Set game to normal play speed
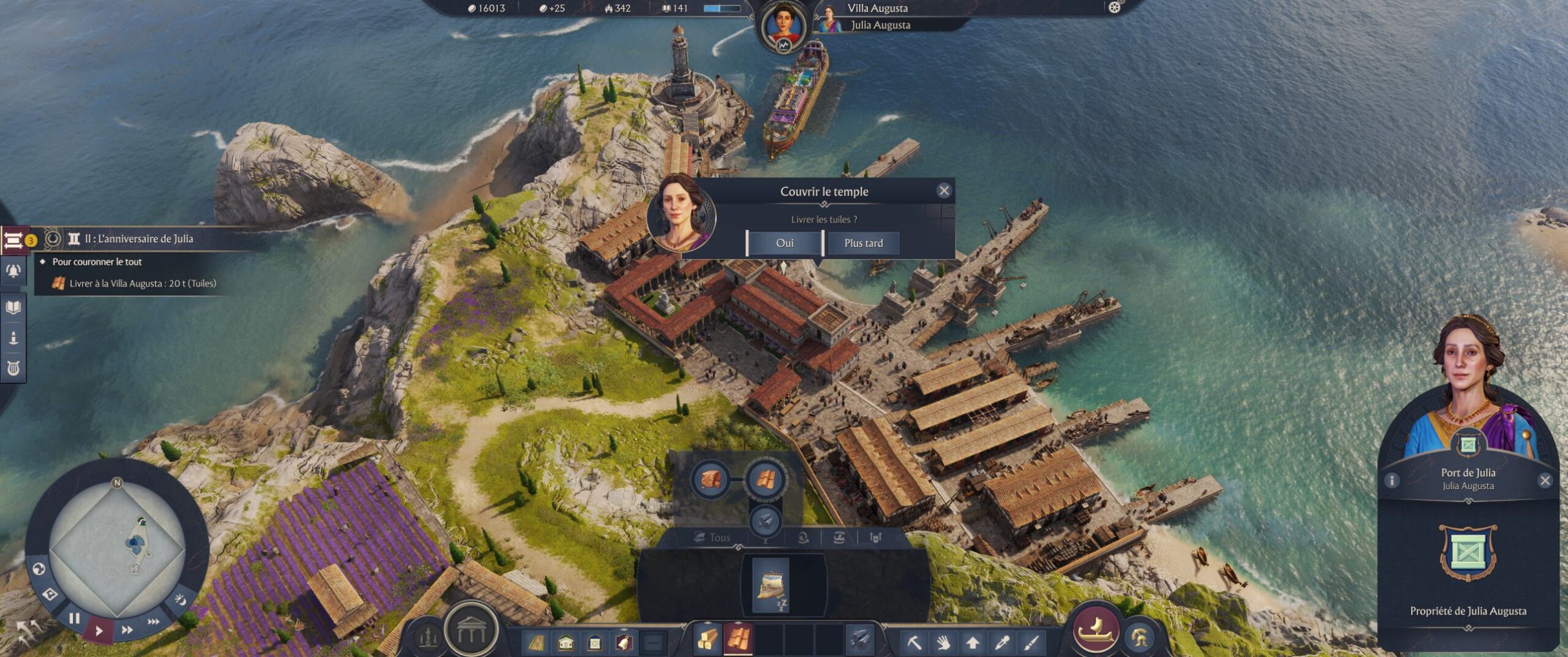 (99, 630)
